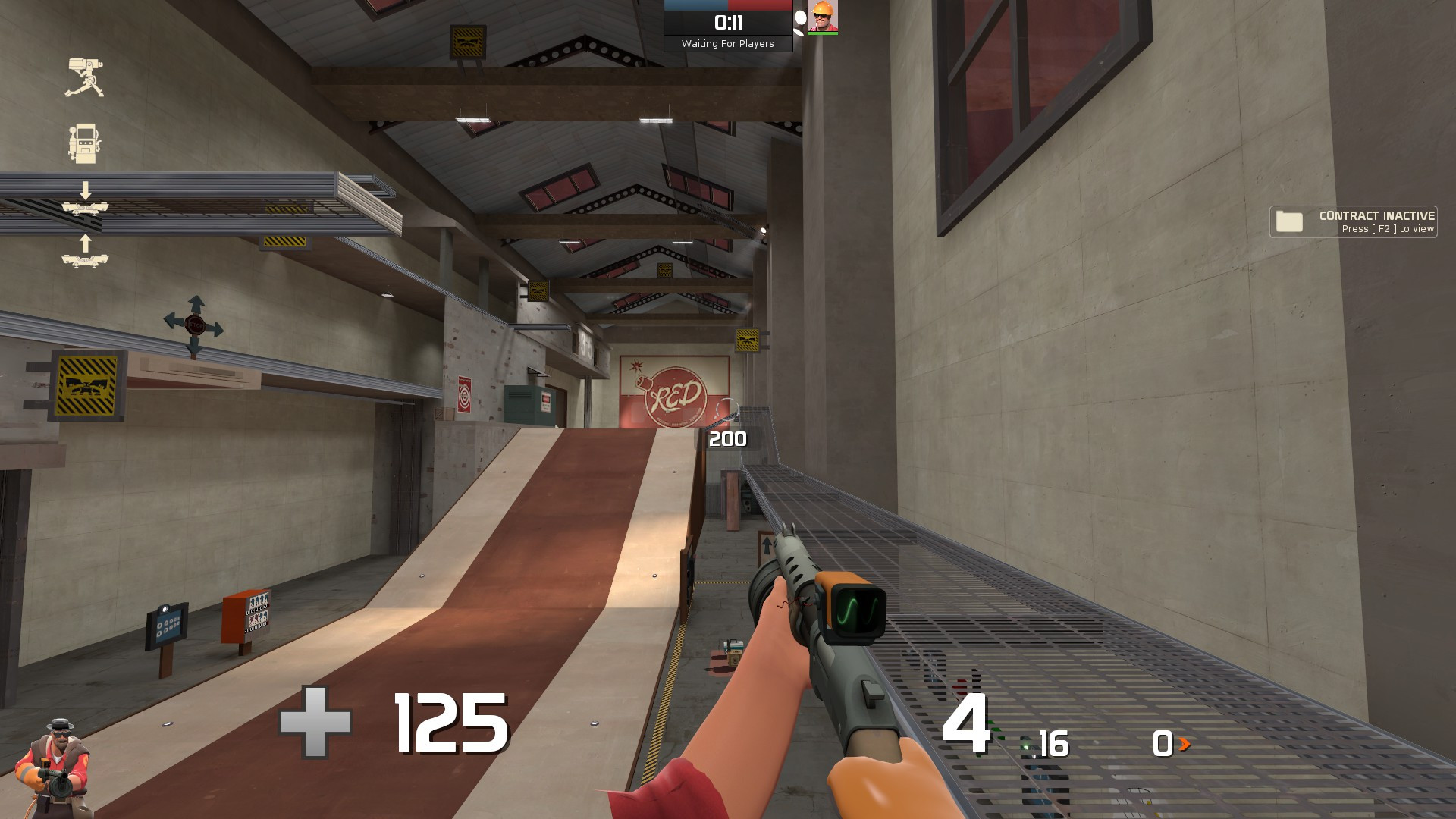
Task: Click the blue team bar of the scoreboard
Action: 696,5
